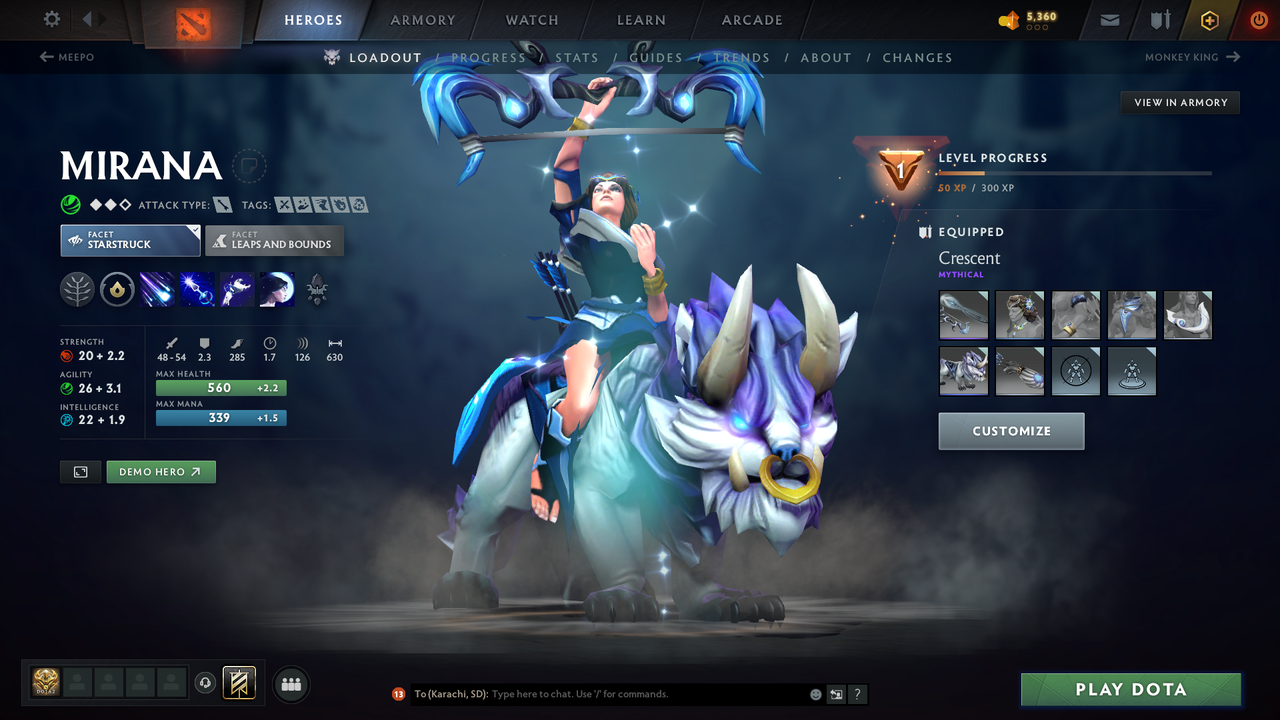Select the Crescent mount thumbnail

pyautogui.click(x=963, y=370)
